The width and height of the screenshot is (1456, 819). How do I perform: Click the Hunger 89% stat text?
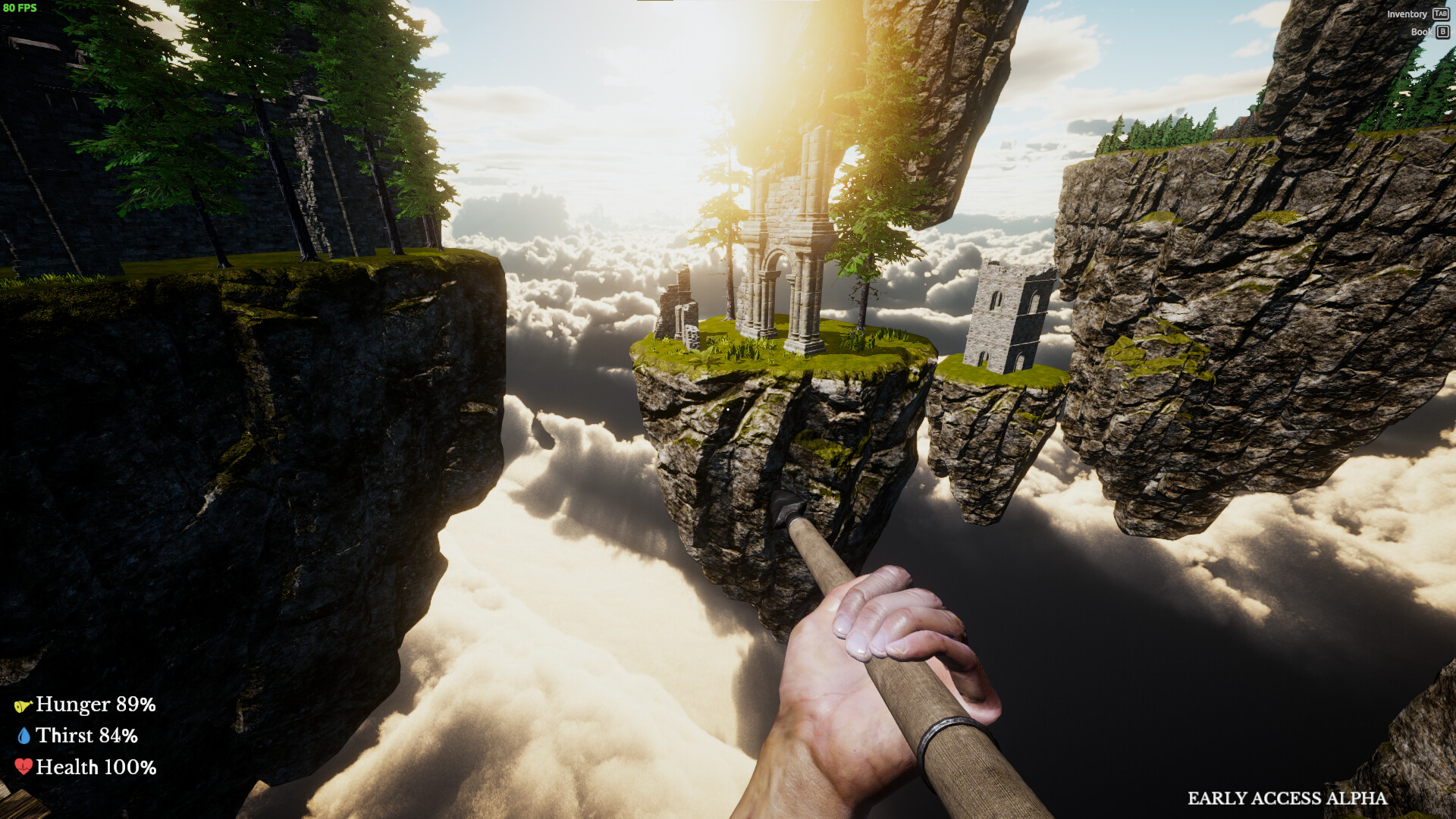point(95,704)
